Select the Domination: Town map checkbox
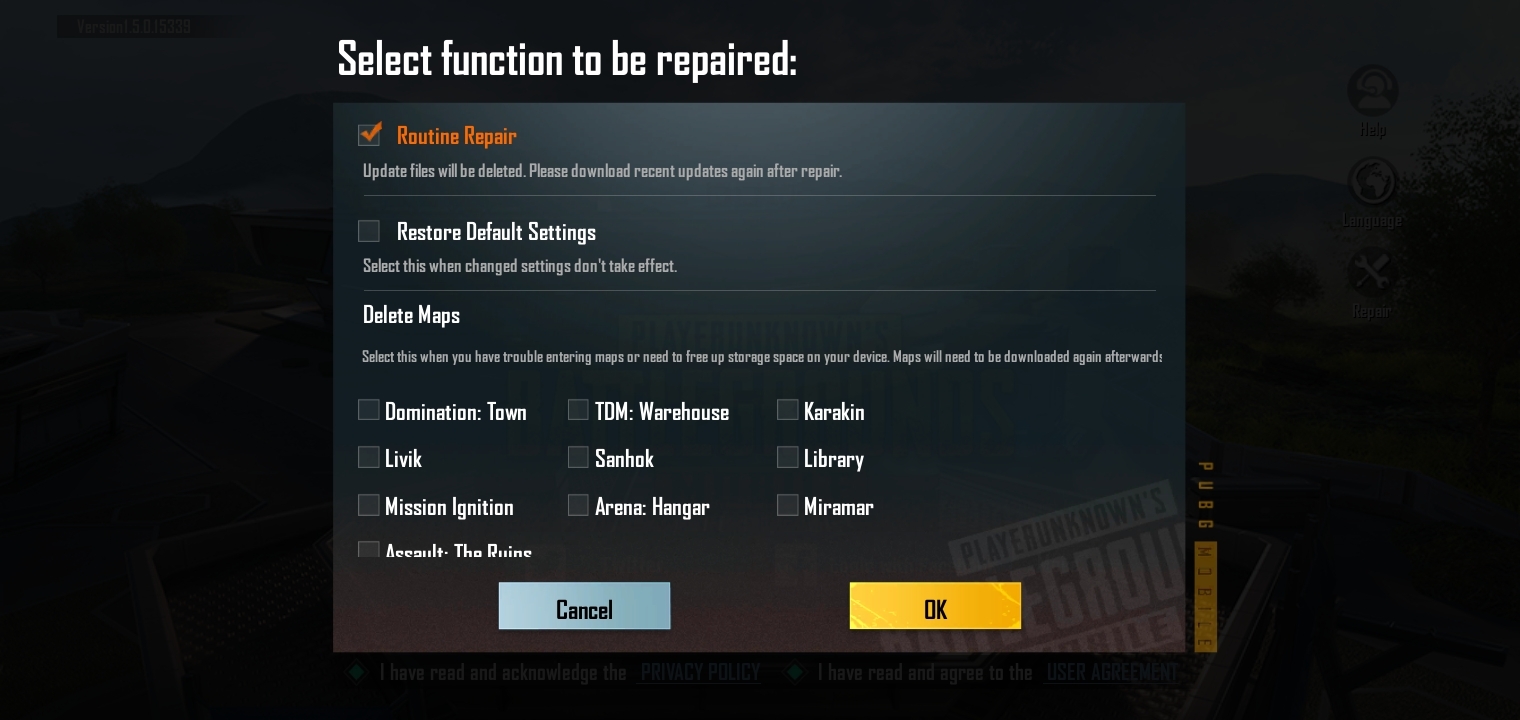The height and width of the screenshot is (720, 1520). [369, 410]
